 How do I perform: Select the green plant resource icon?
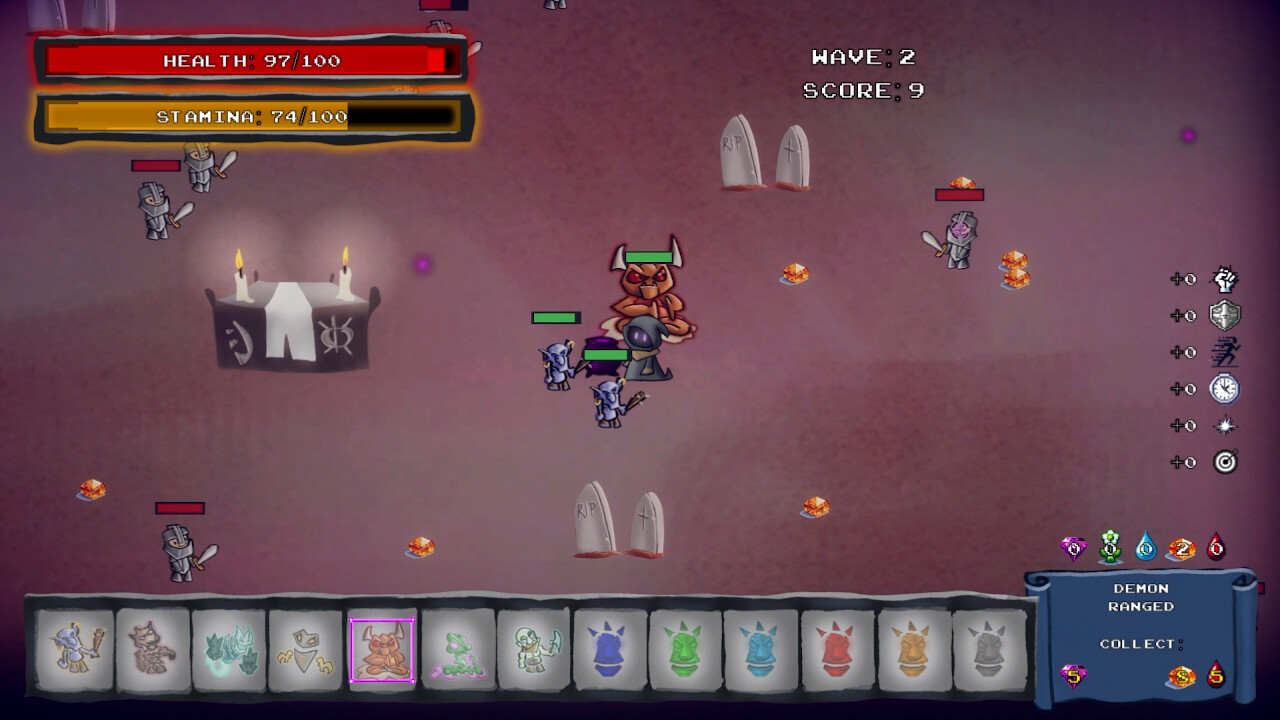pos(1108,547)
